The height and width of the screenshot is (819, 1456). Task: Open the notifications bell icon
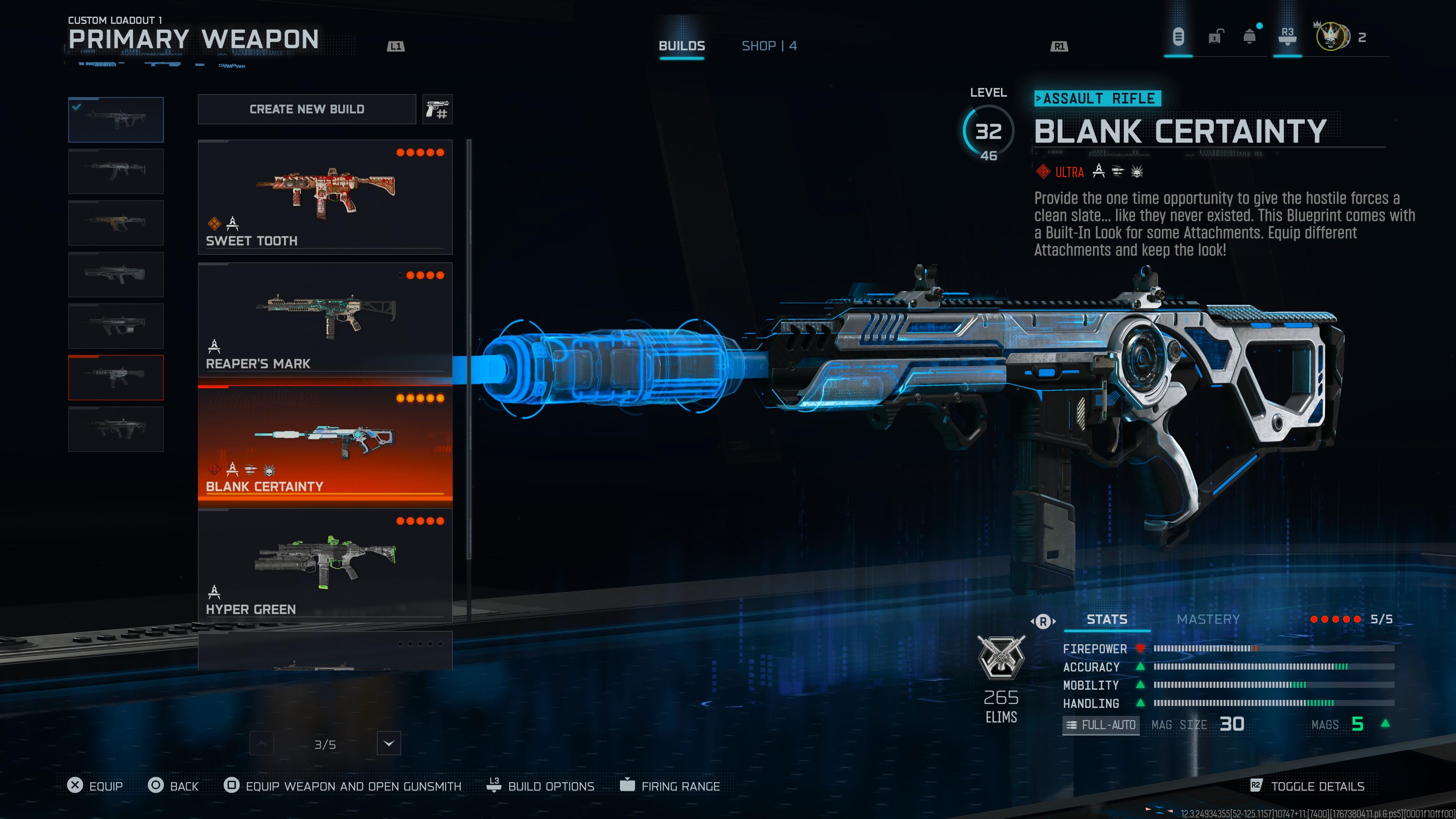click(x=1249, y=37)
